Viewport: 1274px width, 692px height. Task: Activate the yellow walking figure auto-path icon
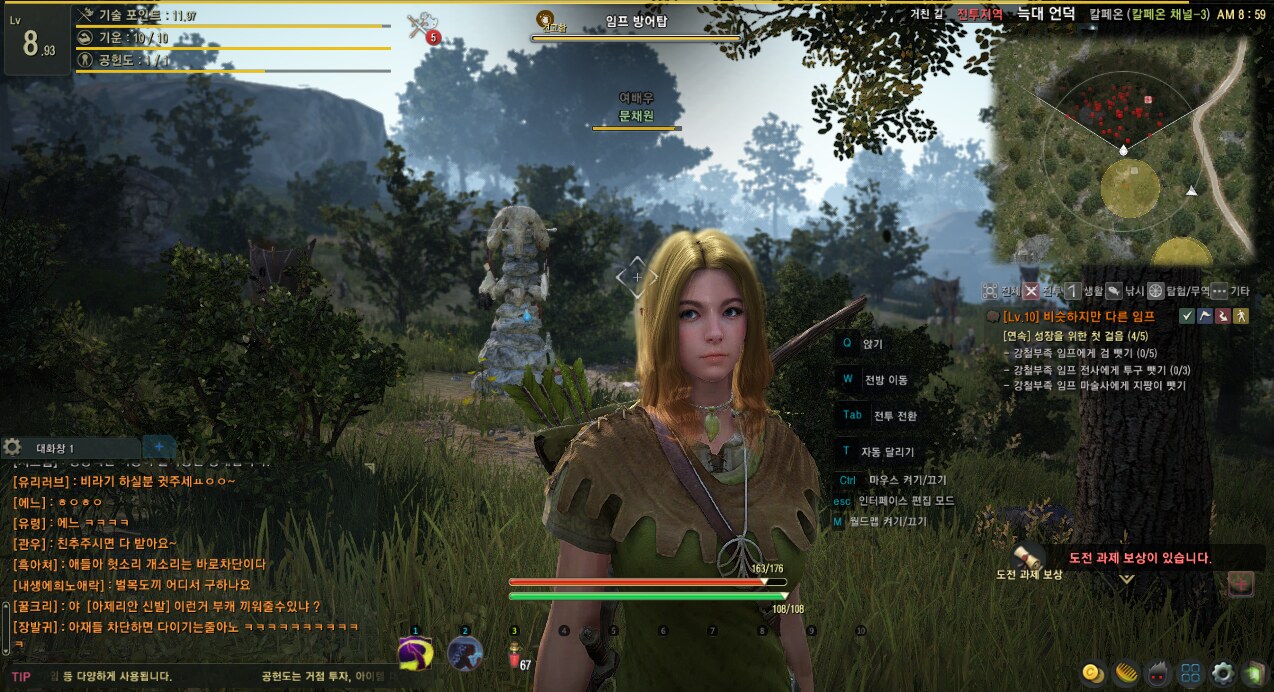(x=1241, y=316)
